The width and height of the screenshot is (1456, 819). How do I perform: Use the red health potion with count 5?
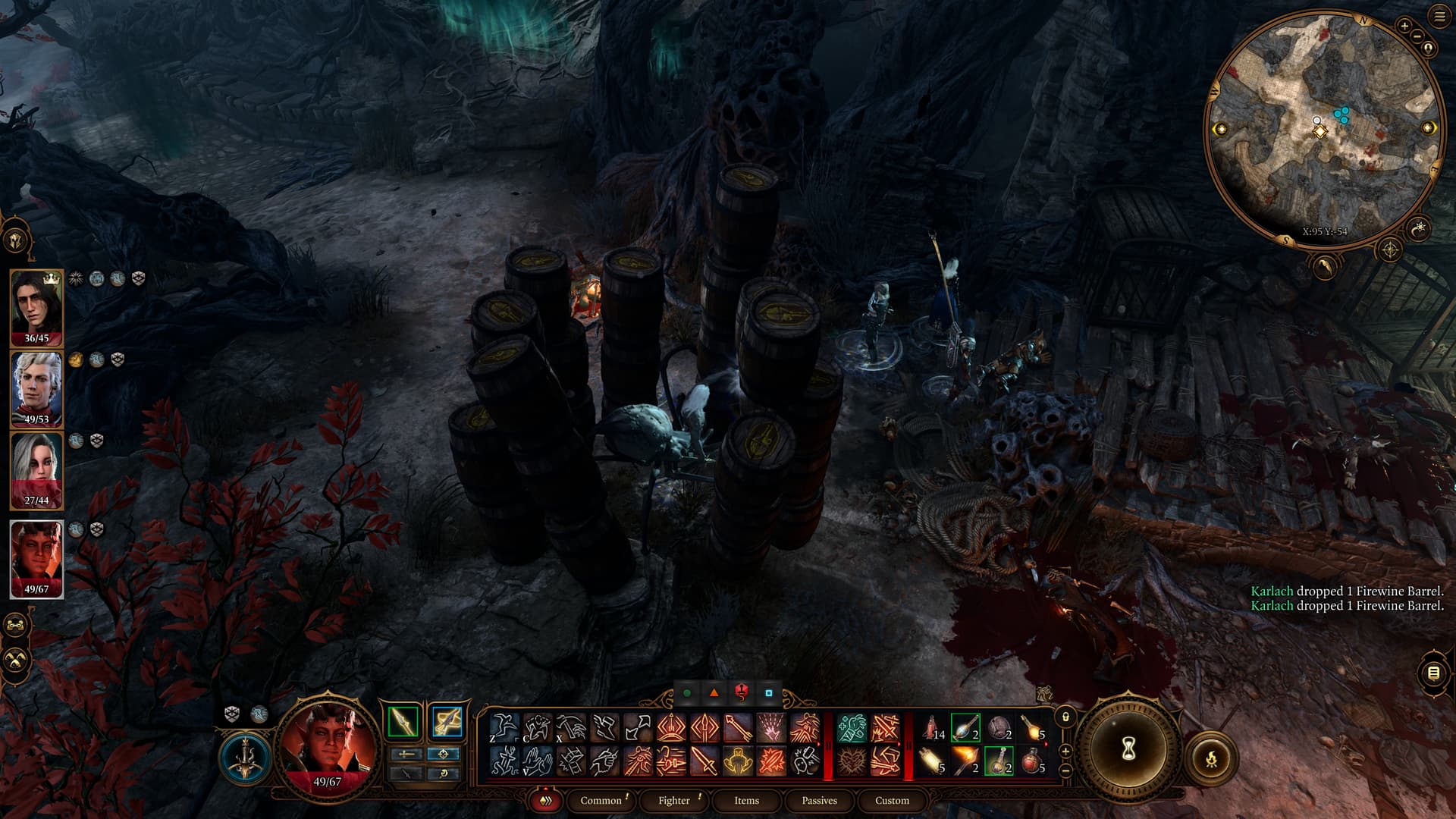point(1032,760)
